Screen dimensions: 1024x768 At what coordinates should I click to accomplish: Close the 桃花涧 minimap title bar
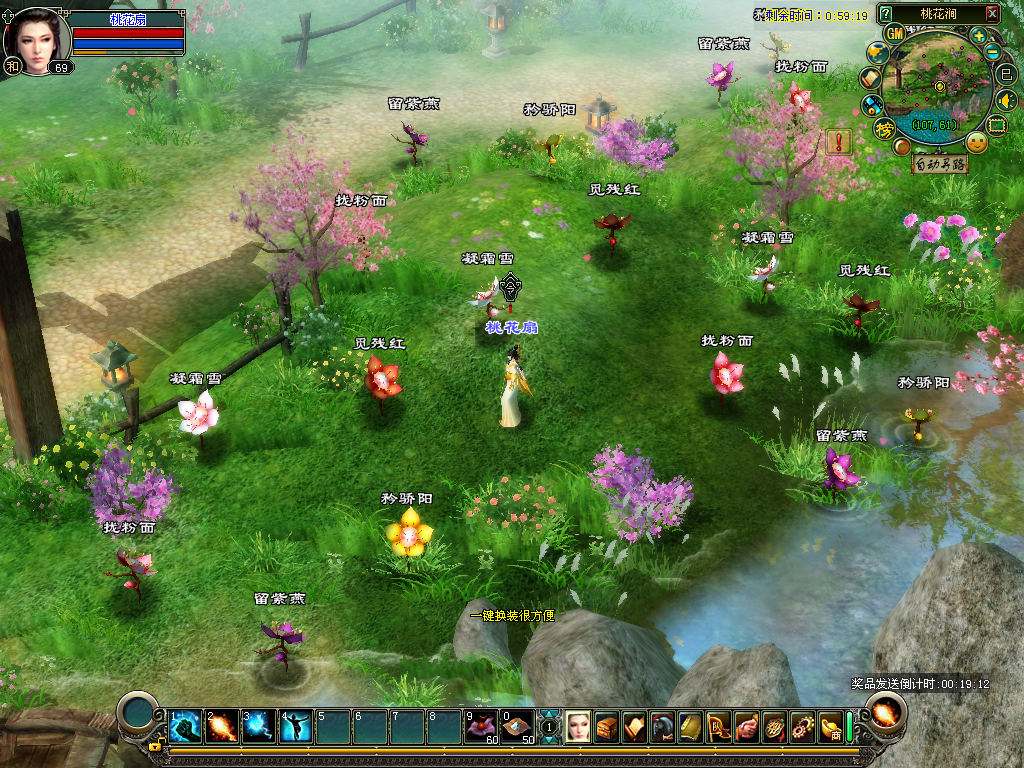coord(991,14)
